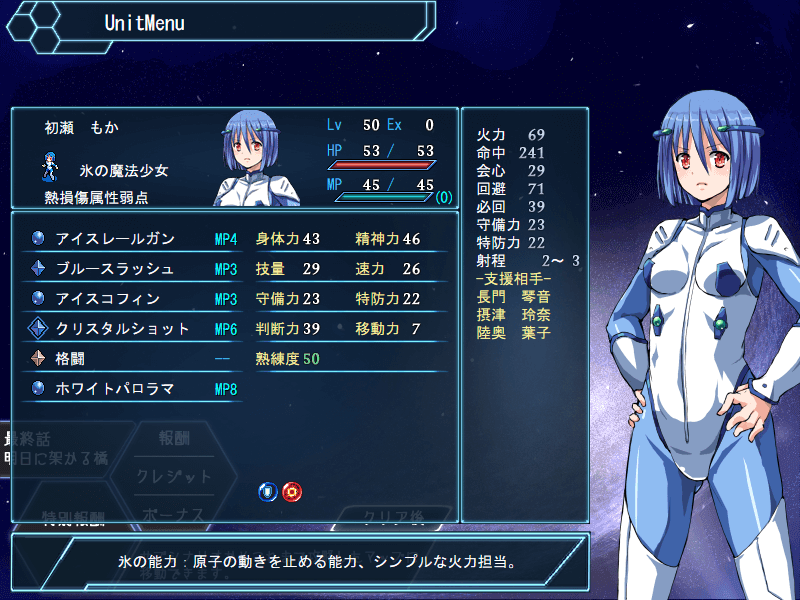Image resolution: width=800 pixels, height=600 pixels.
Task: Select the アイスコフィン skill
Action: (x=130, y=299)
